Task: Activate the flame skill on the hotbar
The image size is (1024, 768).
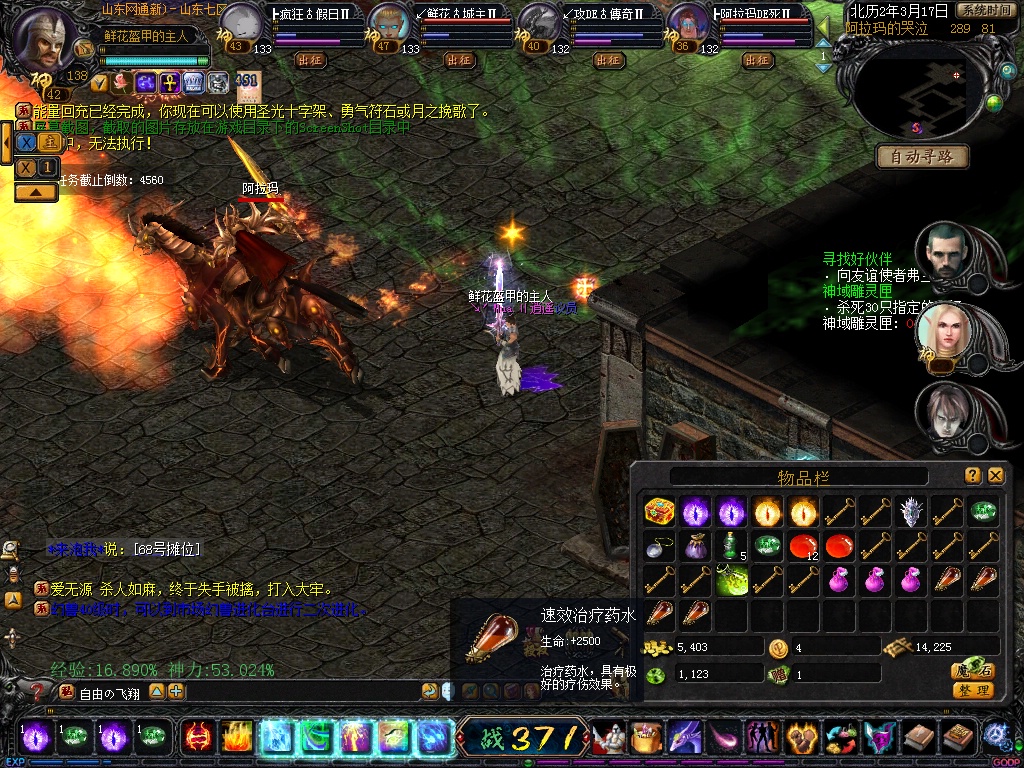Action: pos(236,737)
